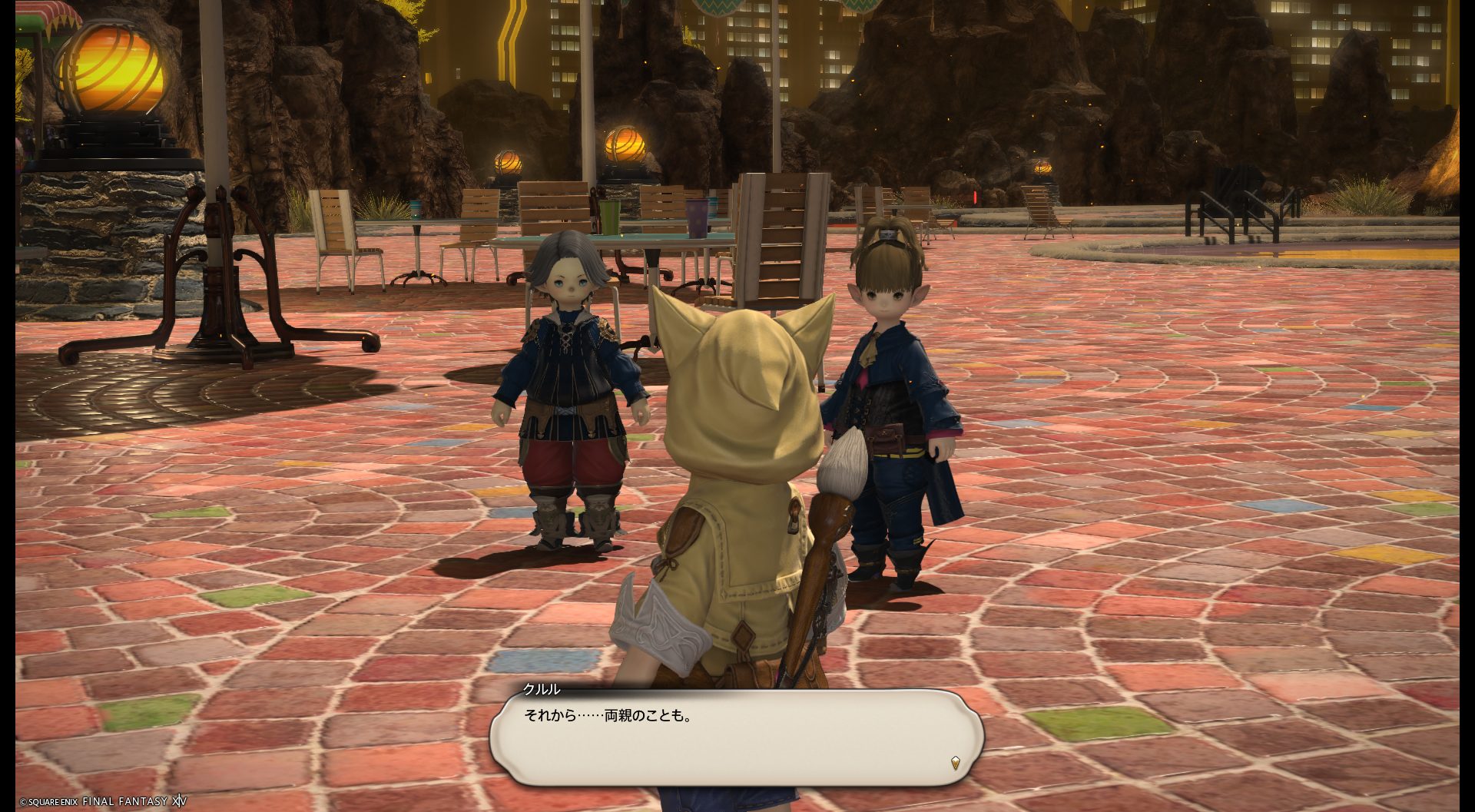Click the dialogue continue arrow indicator
Image resolution: width=1475 pixels, height=812 pixels.
(955, 763)
